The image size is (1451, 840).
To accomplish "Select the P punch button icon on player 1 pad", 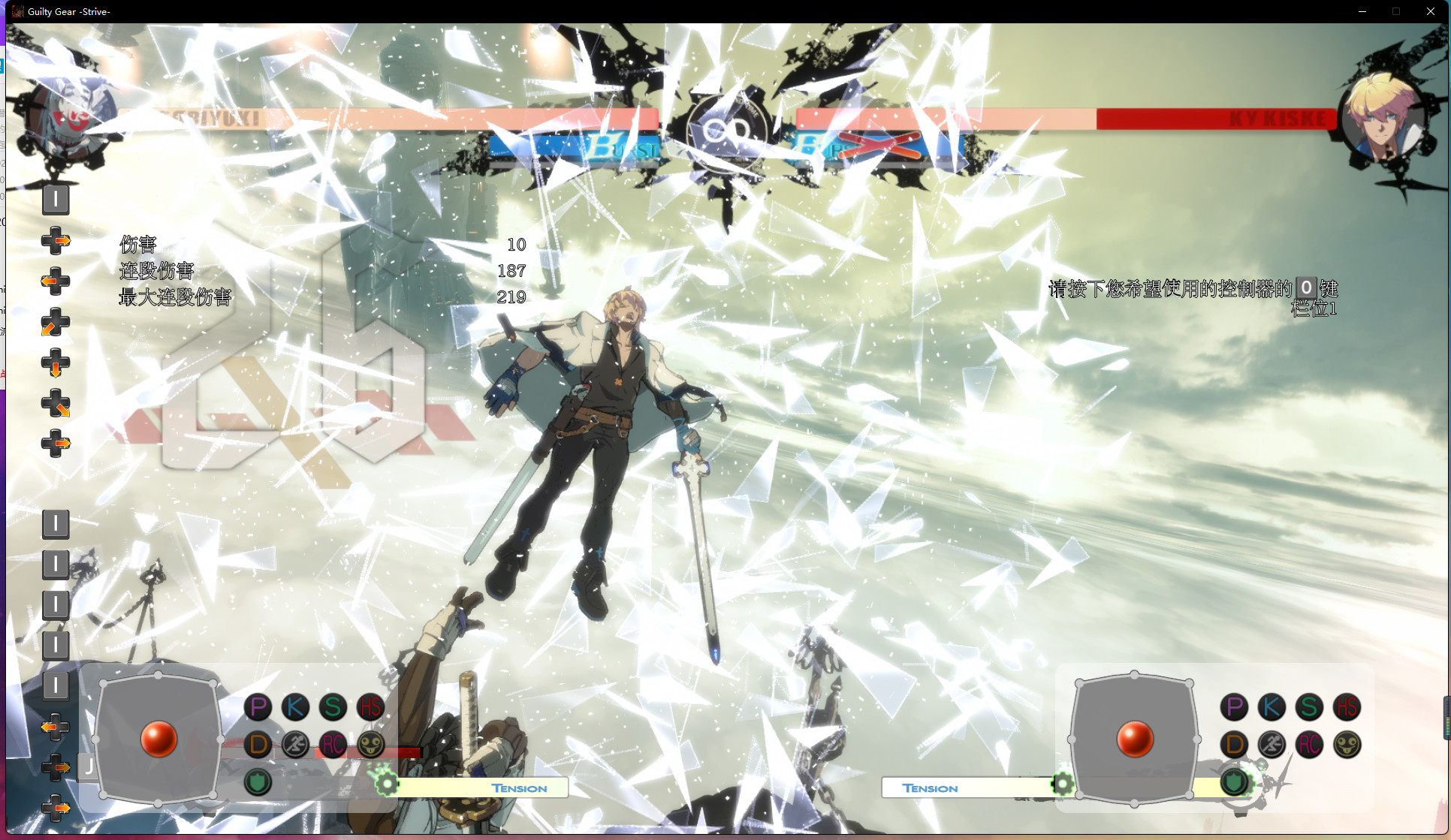I will click(258, 706).
